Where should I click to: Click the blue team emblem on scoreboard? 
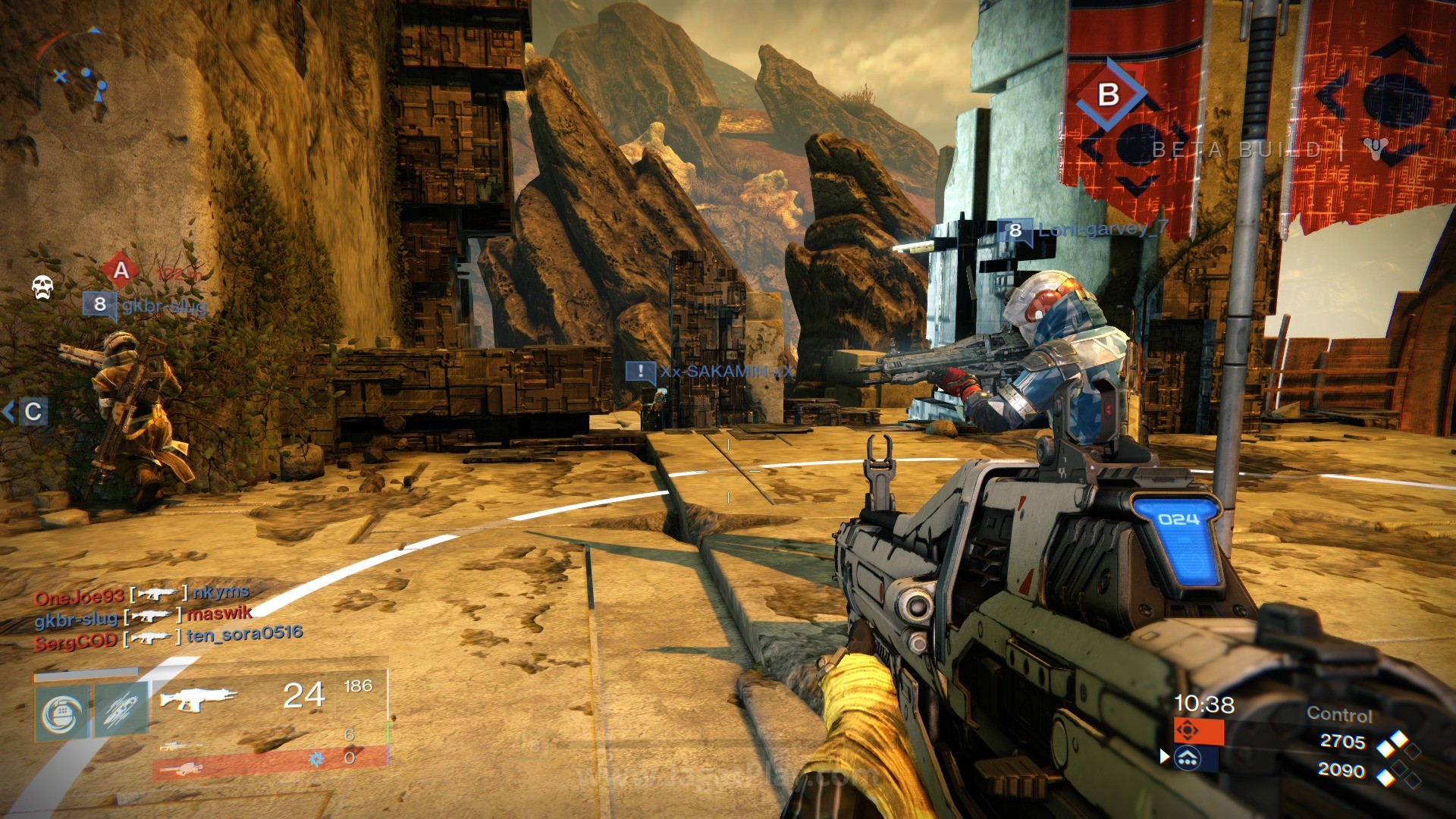[x=1188, y=758]
